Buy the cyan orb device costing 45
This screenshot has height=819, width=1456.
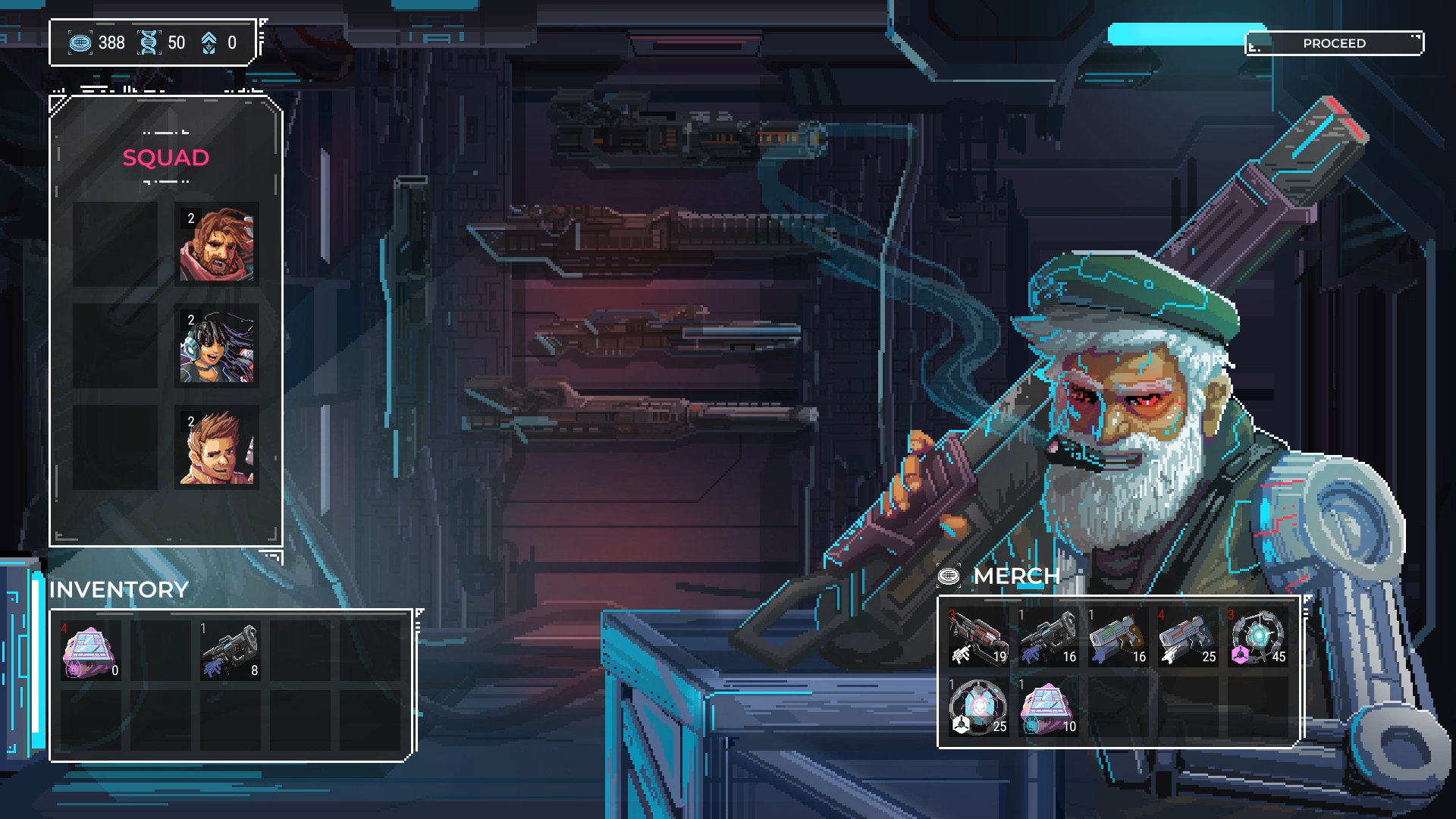point(1257,638)
